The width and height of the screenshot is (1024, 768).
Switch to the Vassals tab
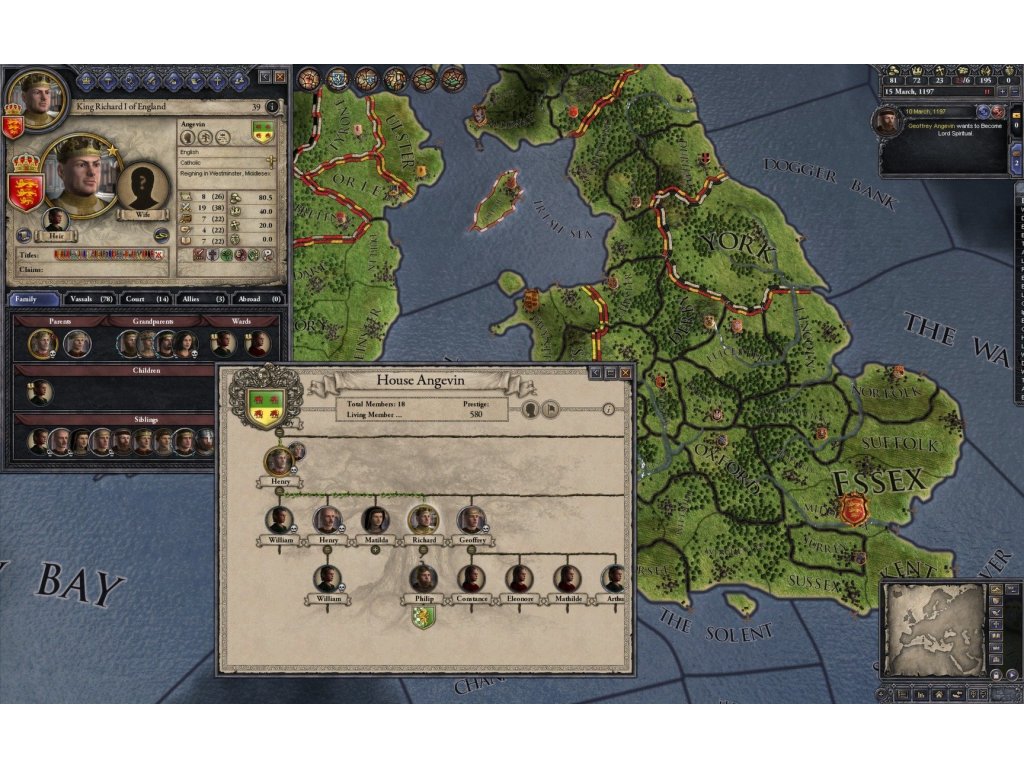coord(90,299)
